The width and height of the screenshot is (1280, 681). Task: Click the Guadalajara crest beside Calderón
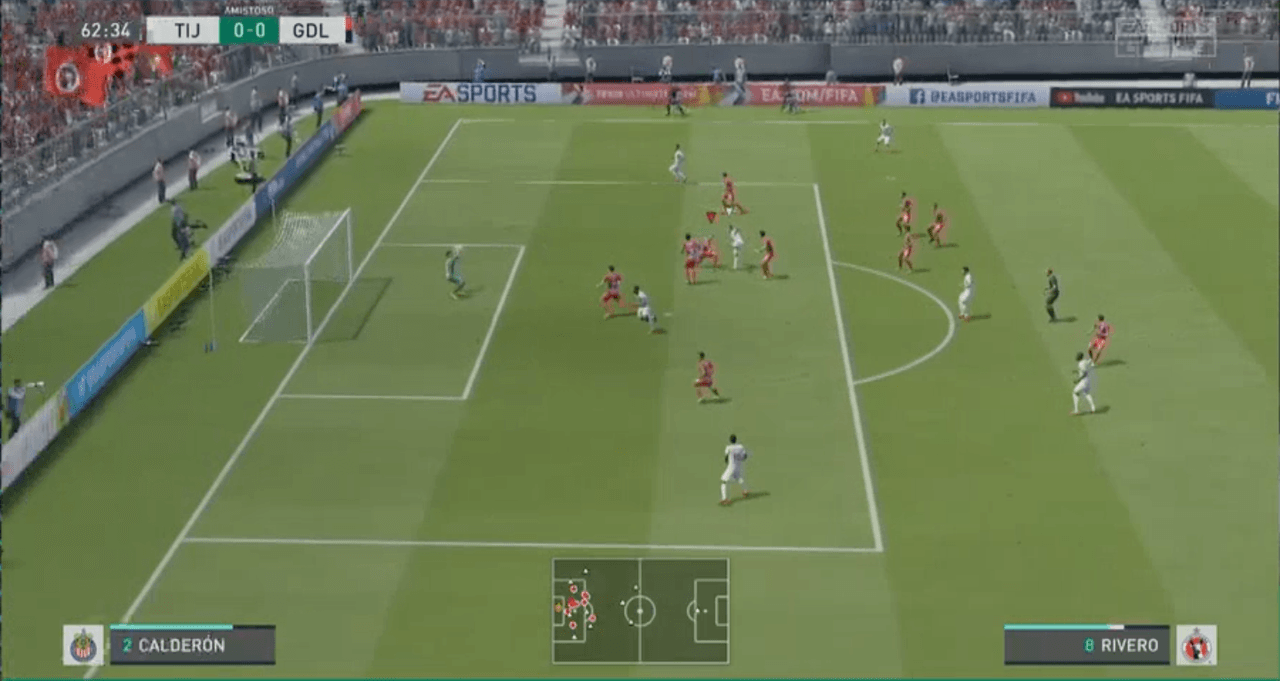[x=83, y=645]
